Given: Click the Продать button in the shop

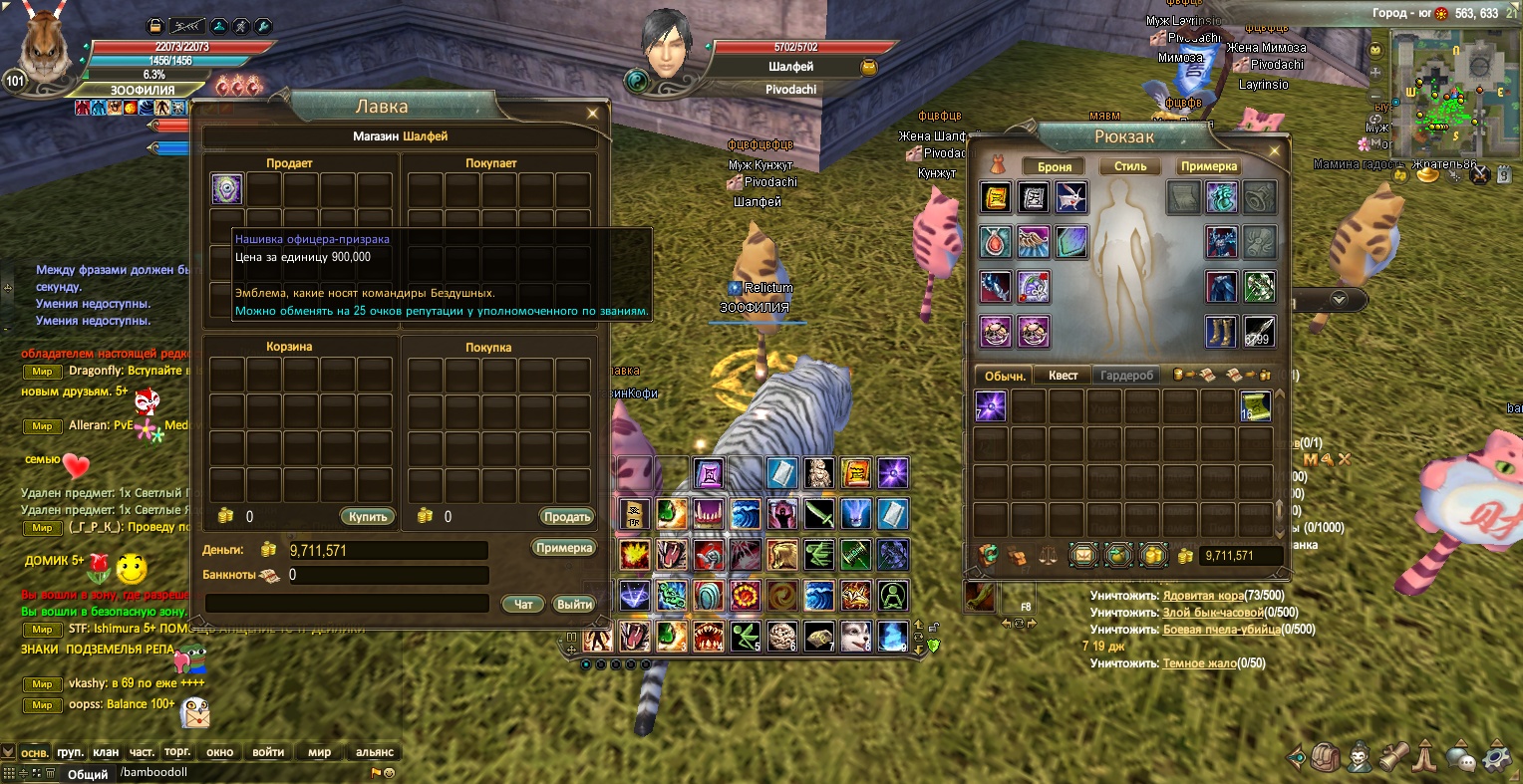Looking at the screenshot, I should point(567,517).
